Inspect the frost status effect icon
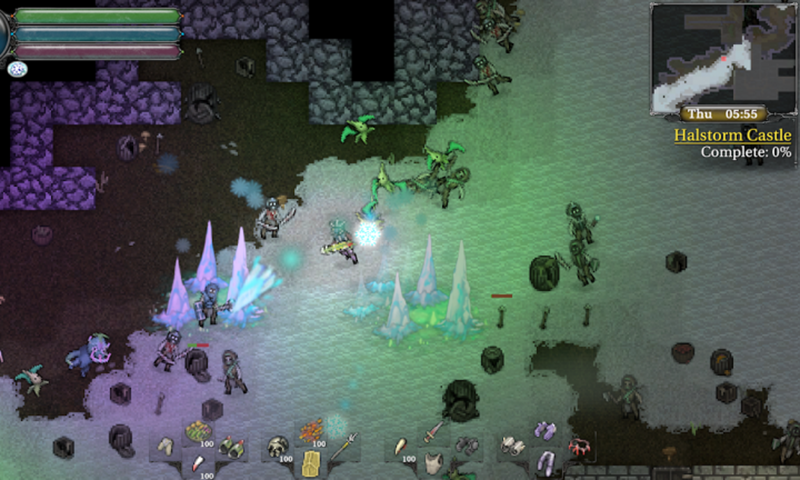The width and height of the screenshot is (800, 480). coord(17,69)
